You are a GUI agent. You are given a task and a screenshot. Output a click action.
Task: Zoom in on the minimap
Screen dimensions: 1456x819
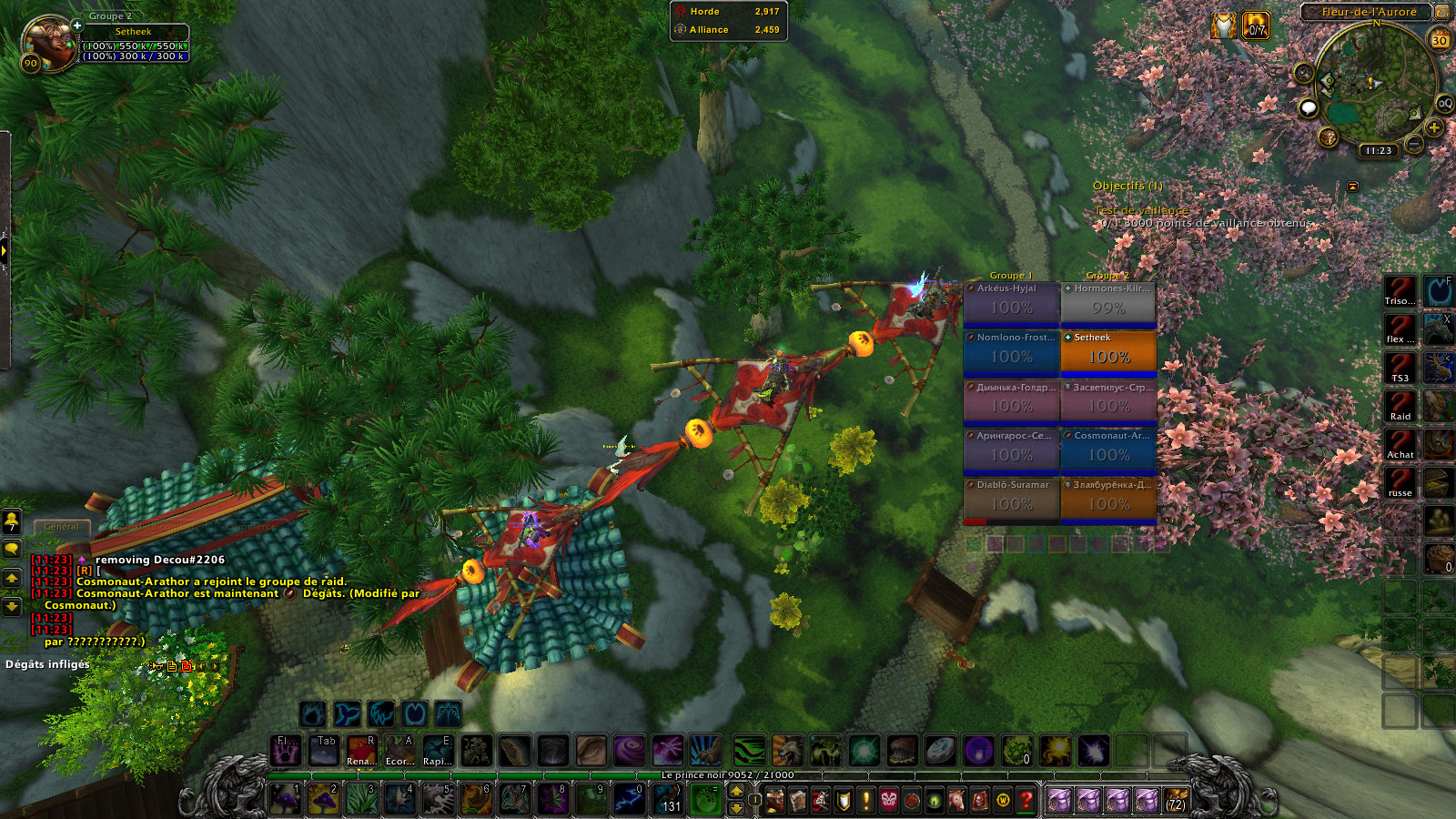[x=1434, y=128]
